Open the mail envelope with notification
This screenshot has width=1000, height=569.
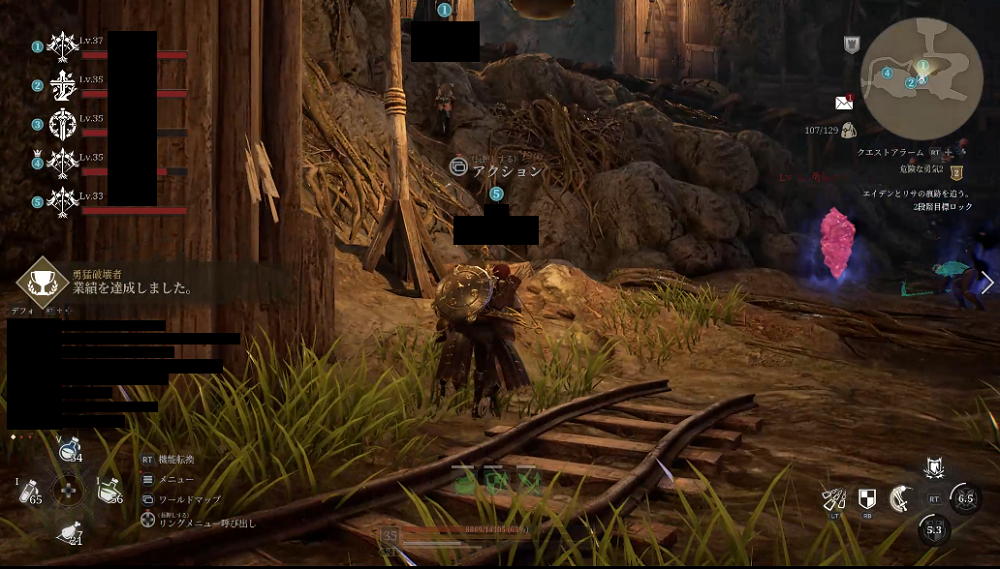(843, 102)
